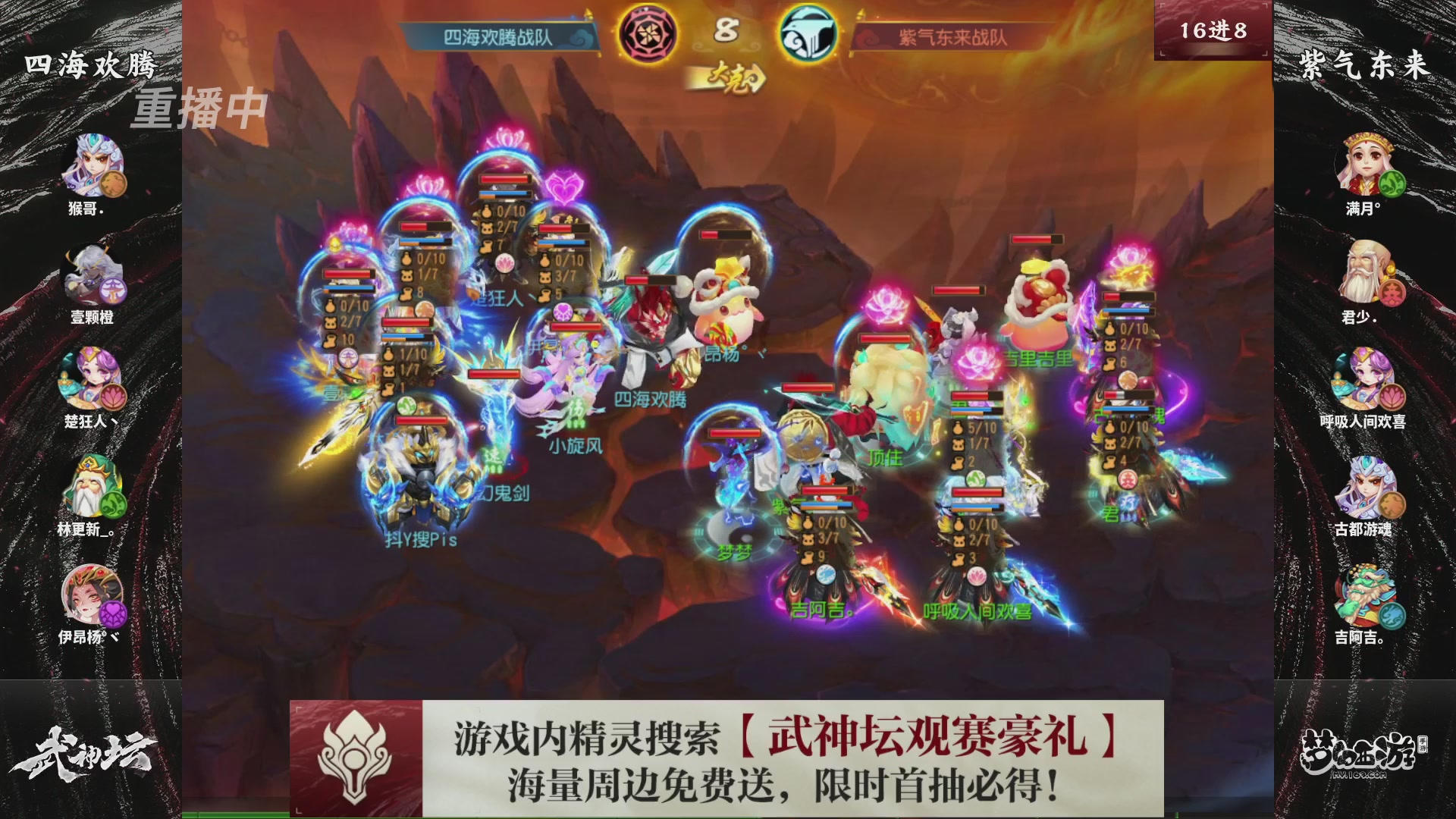
Task: Open the 16进8 bracket tab
Action: click(x=1212, y=30)
